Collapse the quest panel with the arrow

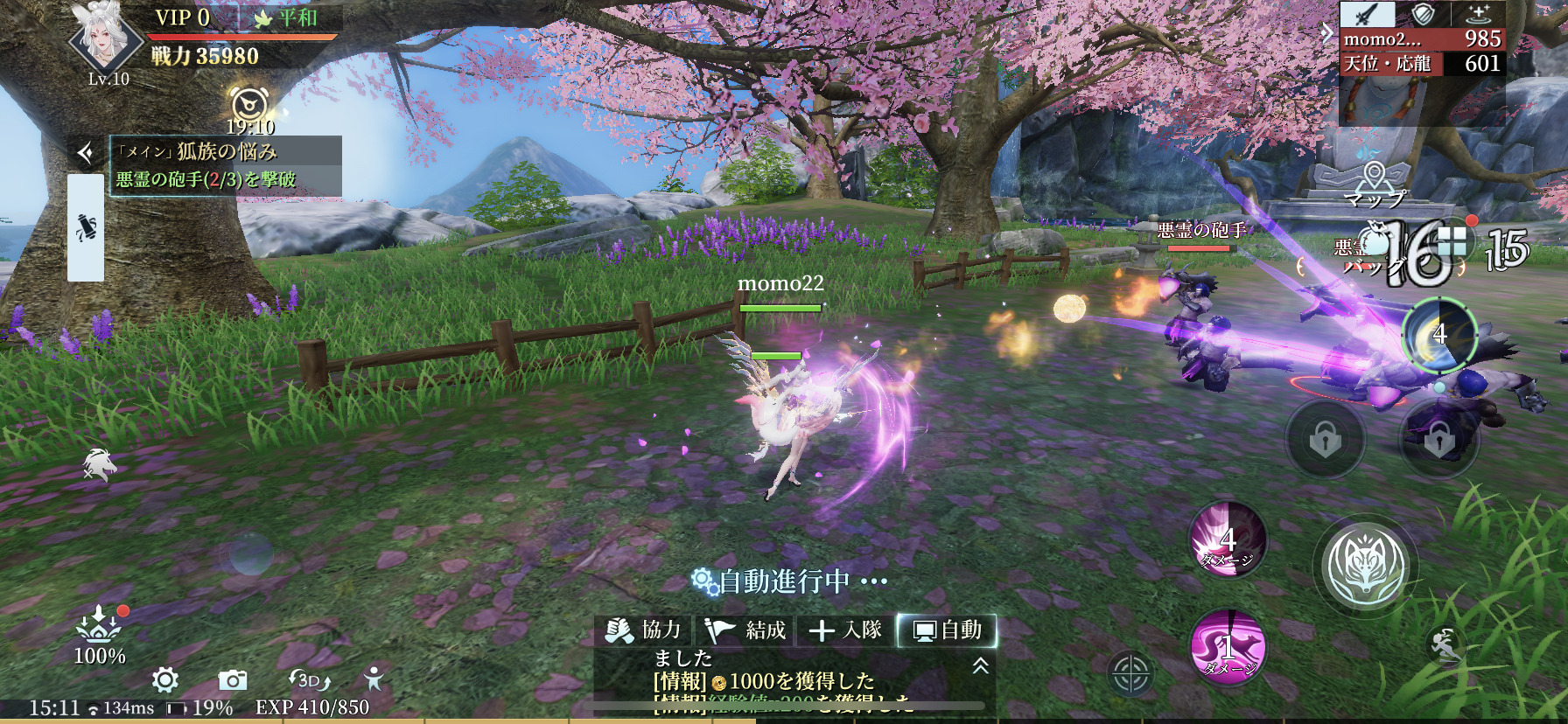point(86,154)
